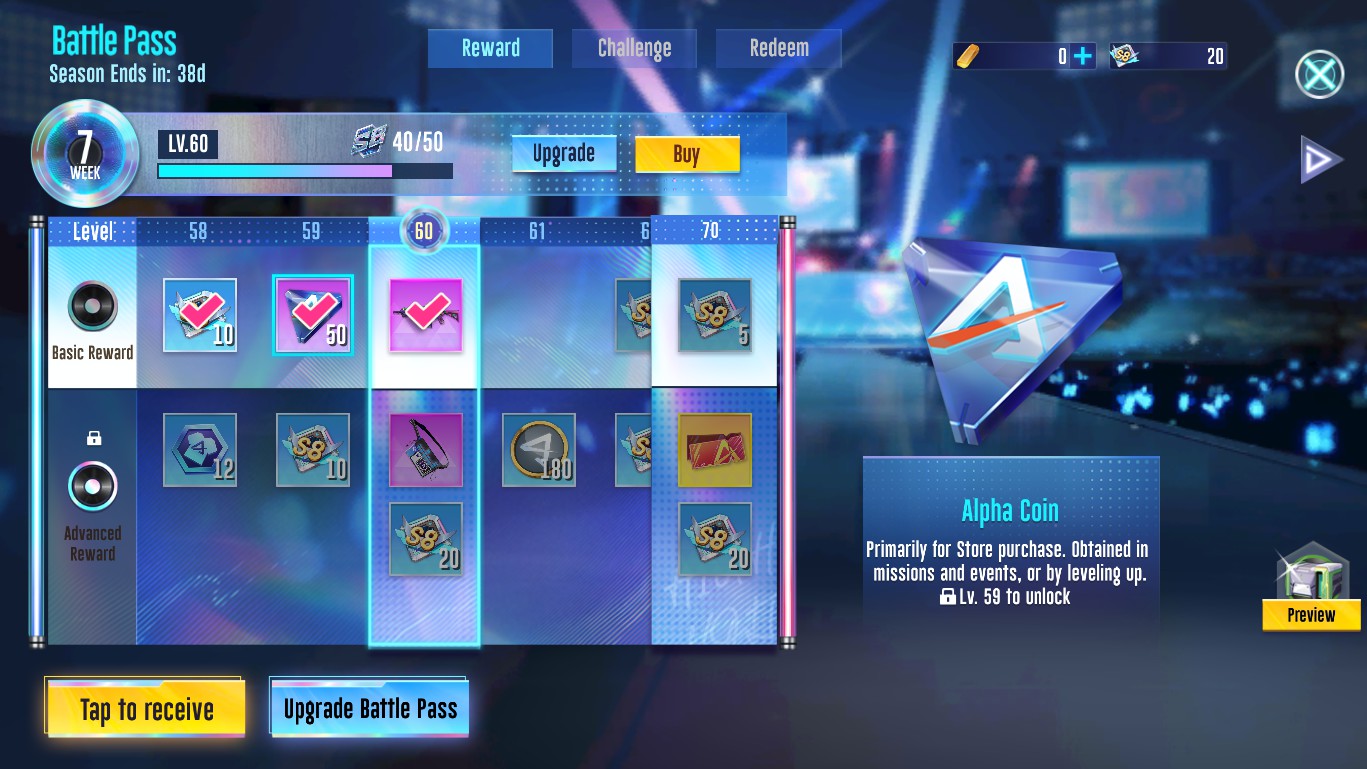This screenshot has height=769, width=1367.
Task: Tap to receive rewards
Action: (146, 709)
